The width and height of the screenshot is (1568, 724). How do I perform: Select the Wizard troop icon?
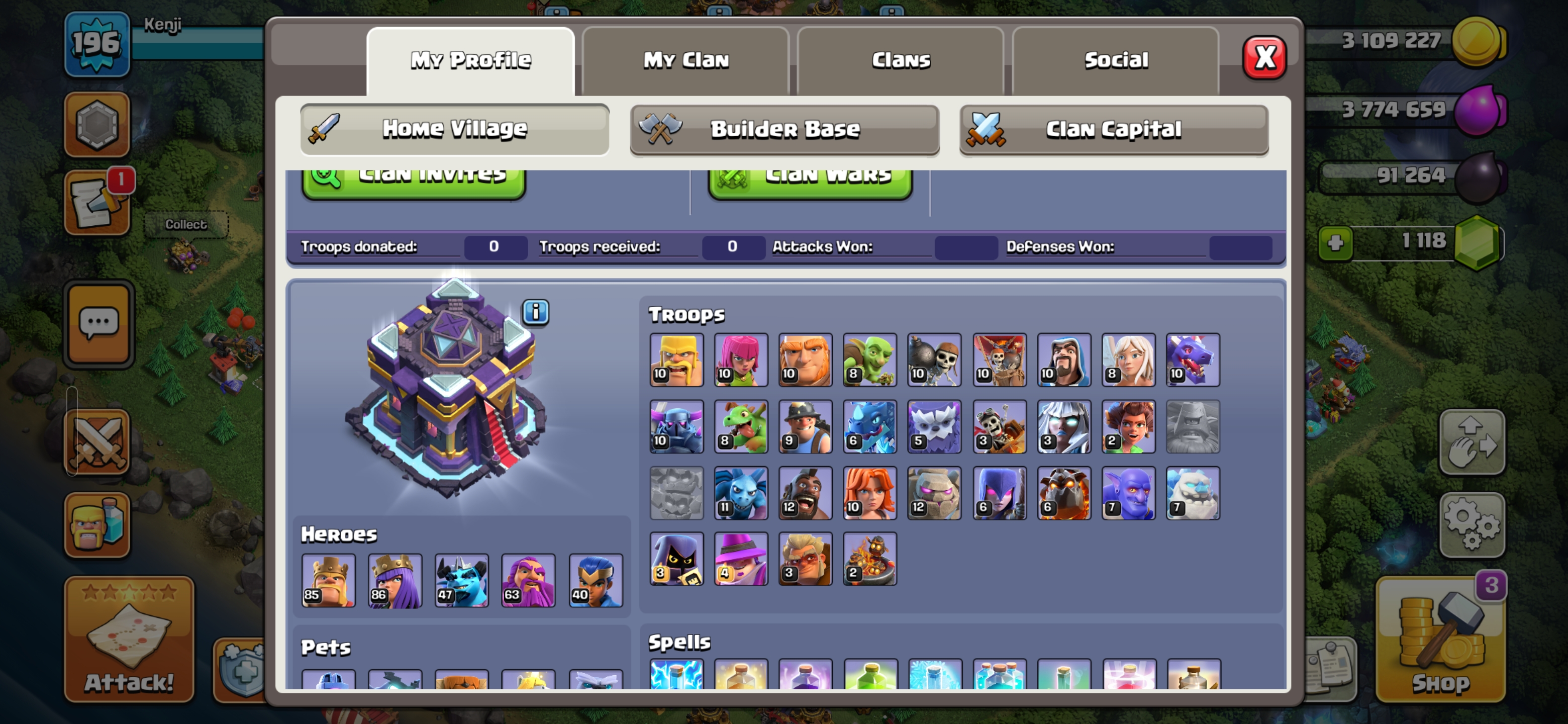[x=1063, y=359]
